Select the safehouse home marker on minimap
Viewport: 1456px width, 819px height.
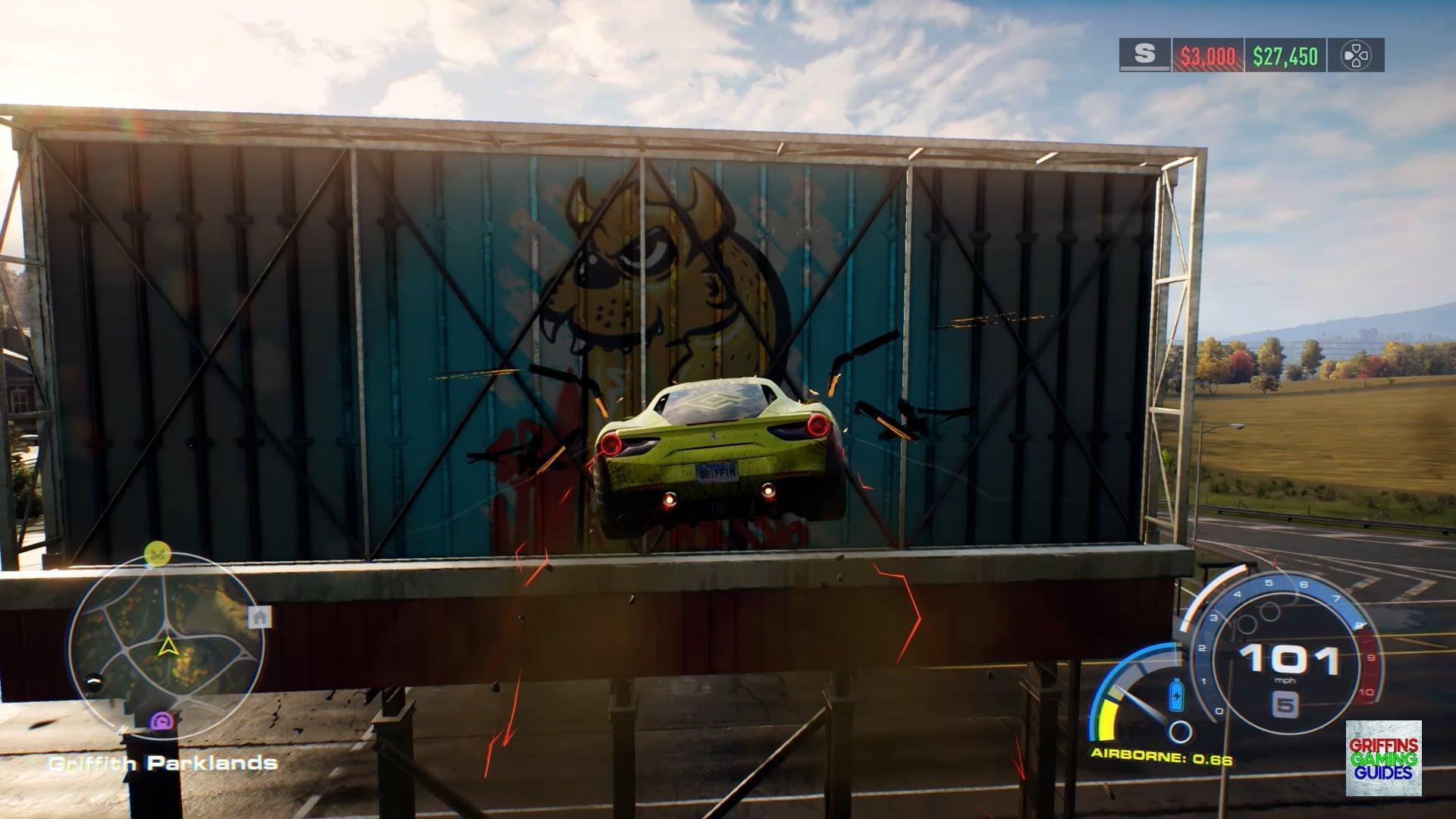(x=259, y=617)
